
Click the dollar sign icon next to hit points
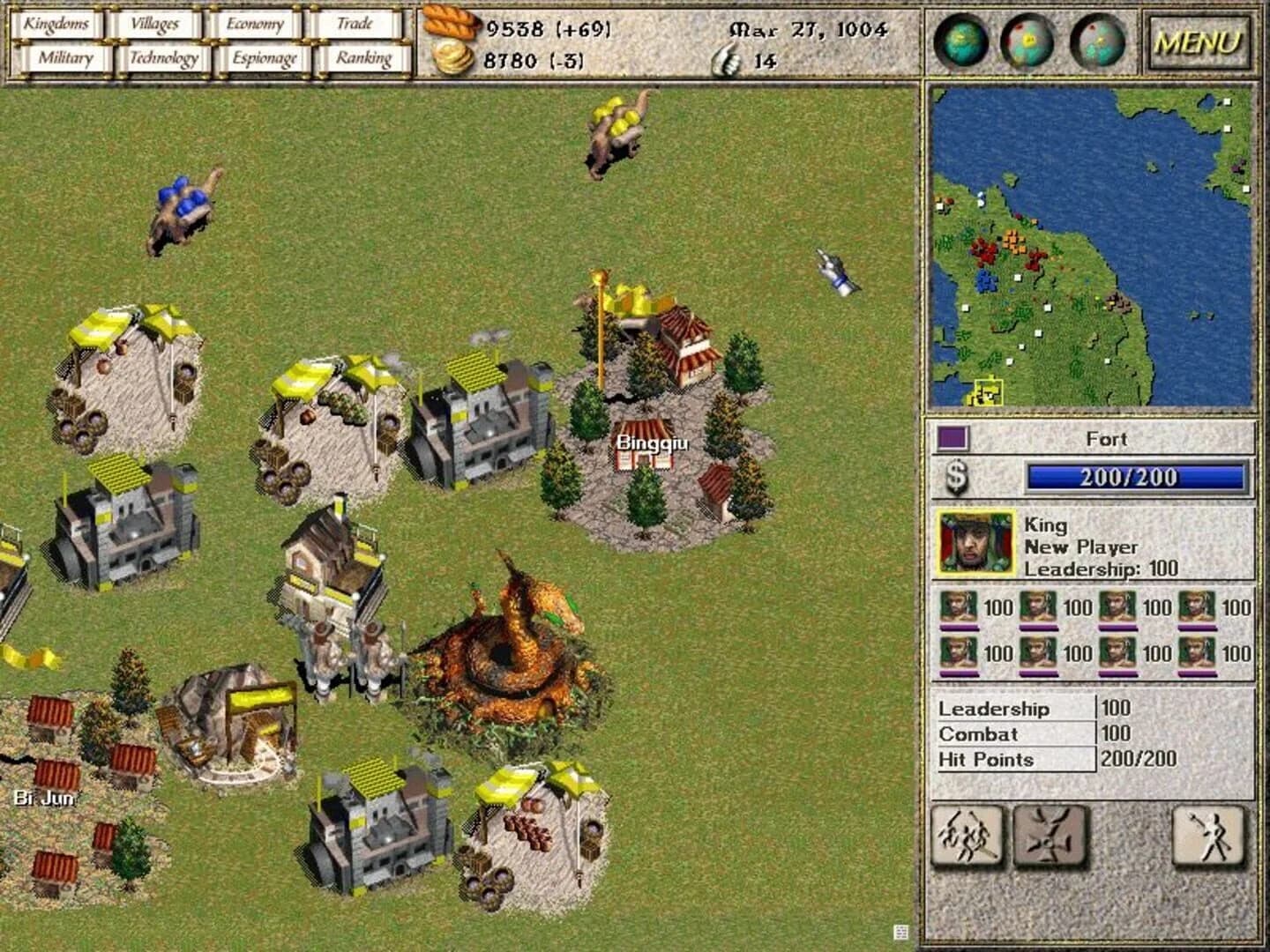point(955,479)
